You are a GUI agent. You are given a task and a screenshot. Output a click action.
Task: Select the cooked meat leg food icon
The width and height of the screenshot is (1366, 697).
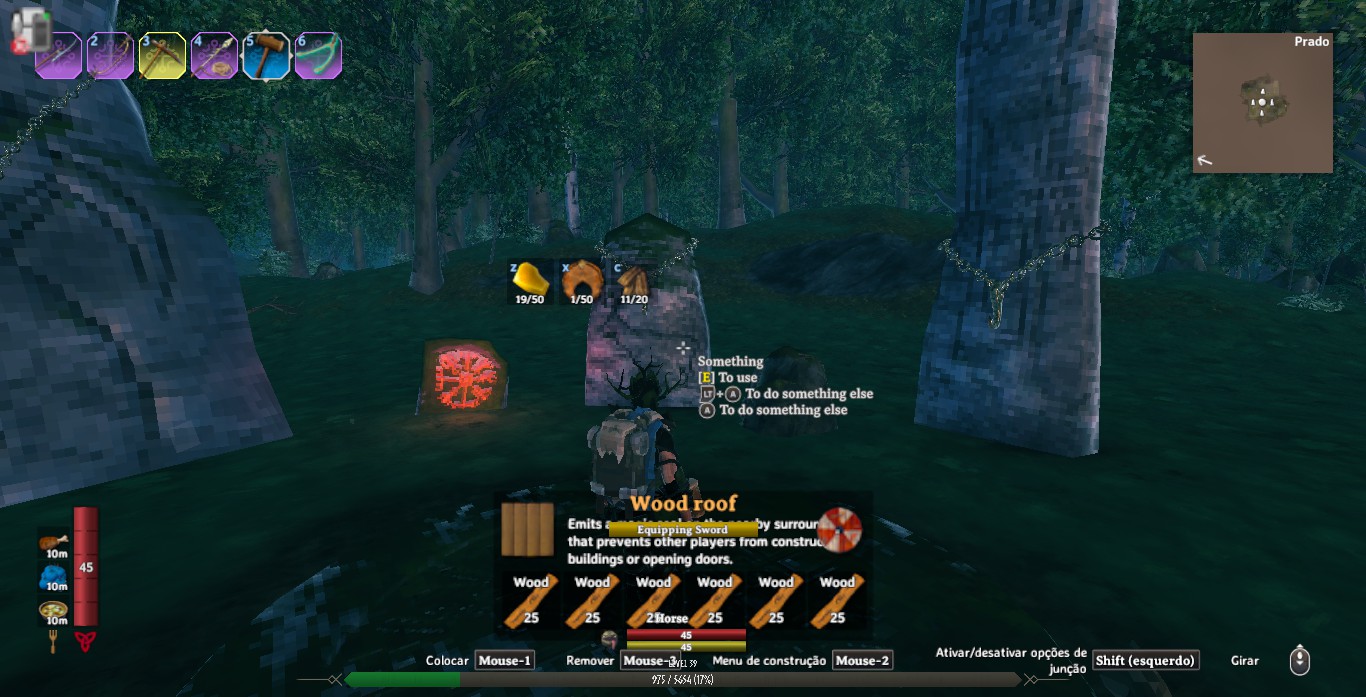(x=54, y=544)
